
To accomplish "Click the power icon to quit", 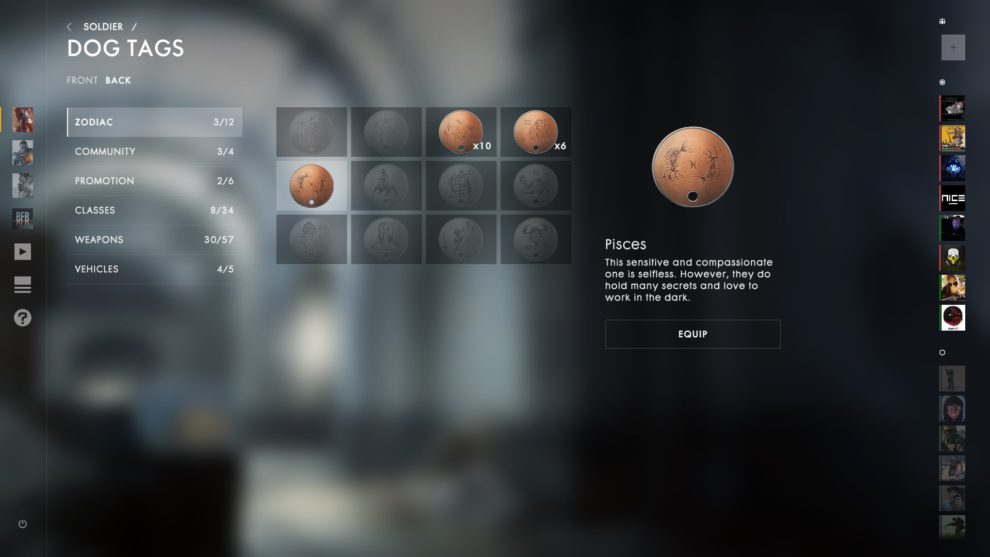I will click(x=22, y=524).
